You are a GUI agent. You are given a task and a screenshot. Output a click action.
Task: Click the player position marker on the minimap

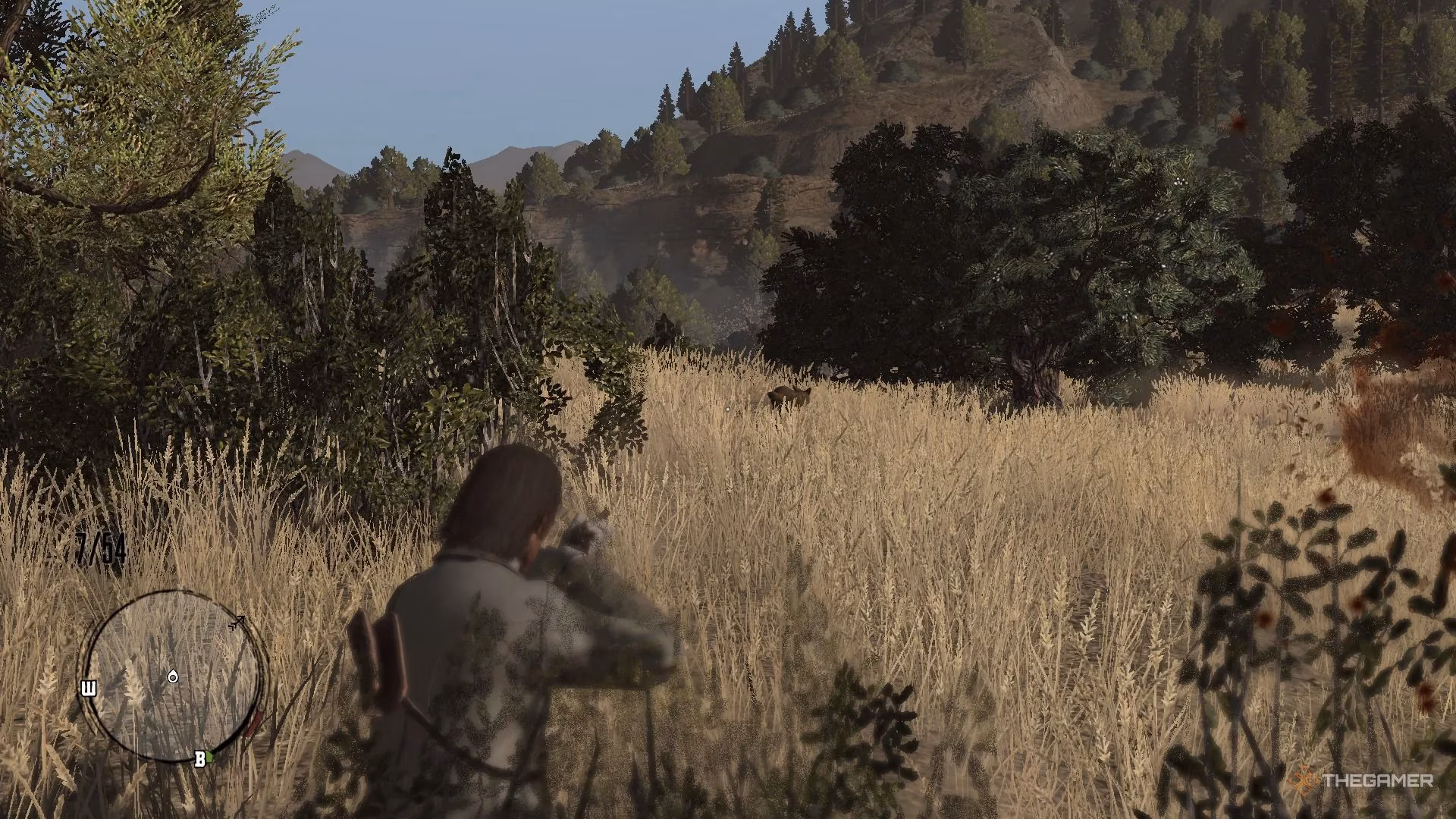(174, 677)
